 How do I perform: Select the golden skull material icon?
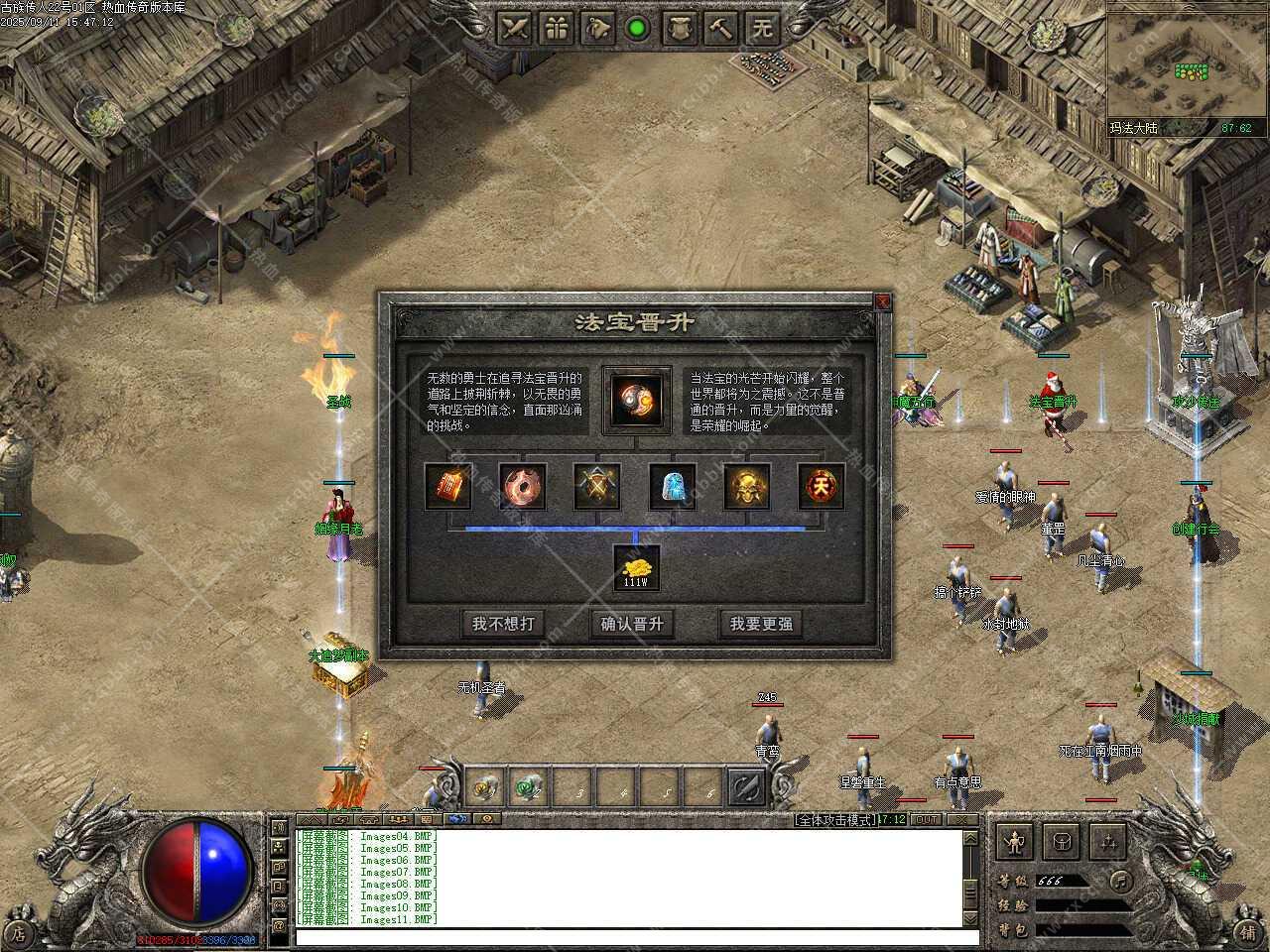(x=747, y=487)
